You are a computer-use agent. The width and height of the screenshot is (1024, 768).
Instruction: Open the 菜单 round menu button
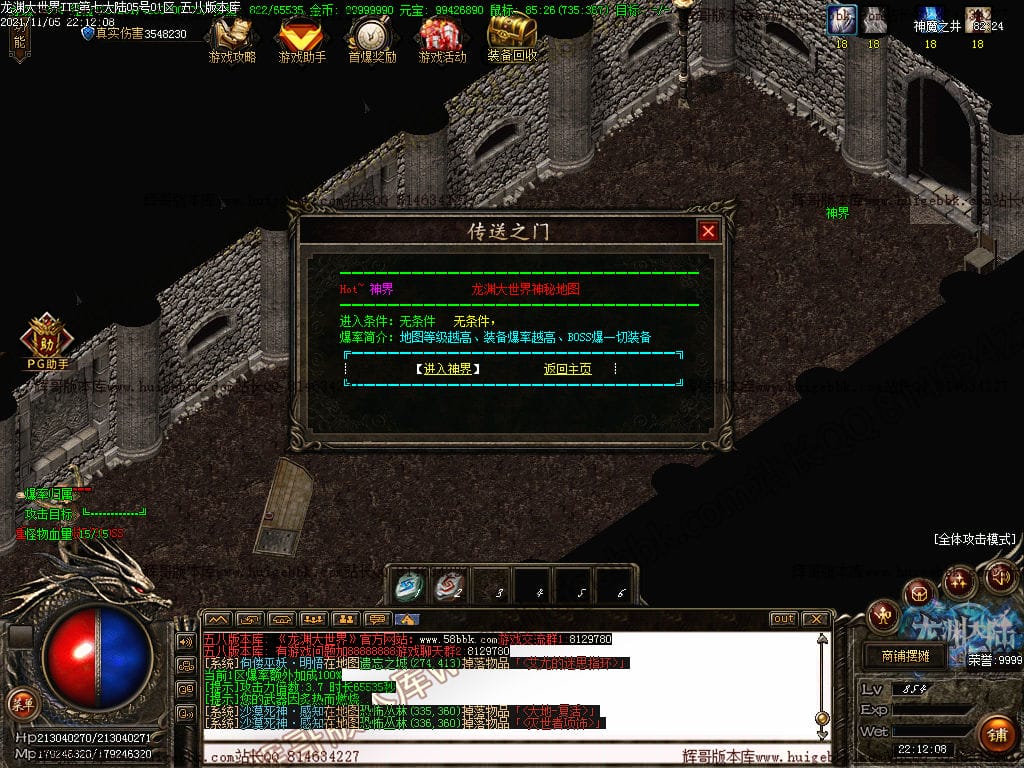[21, 702]
